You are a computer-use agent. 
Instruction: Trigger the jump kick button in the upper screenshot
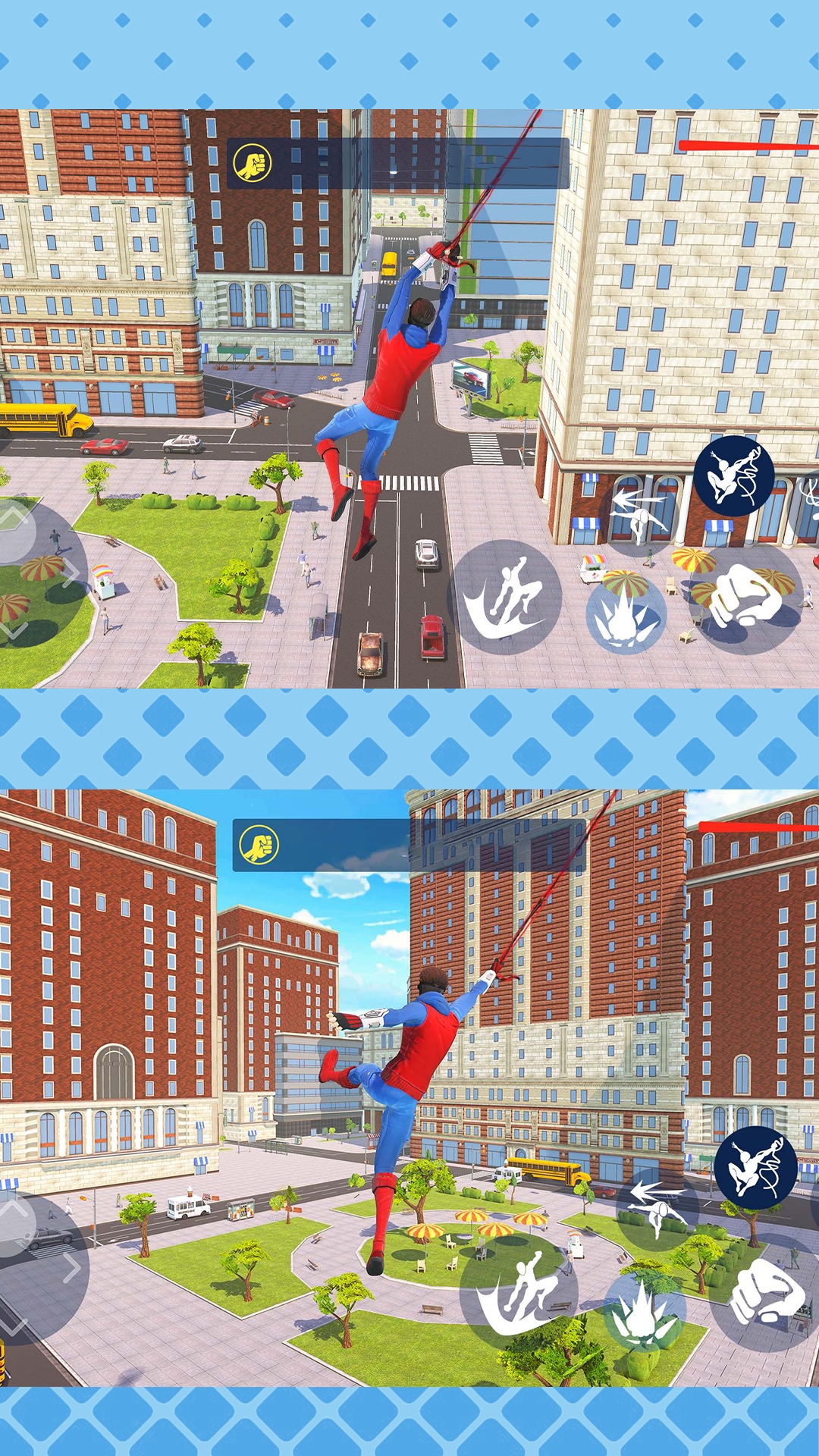(x=506, y=597)
